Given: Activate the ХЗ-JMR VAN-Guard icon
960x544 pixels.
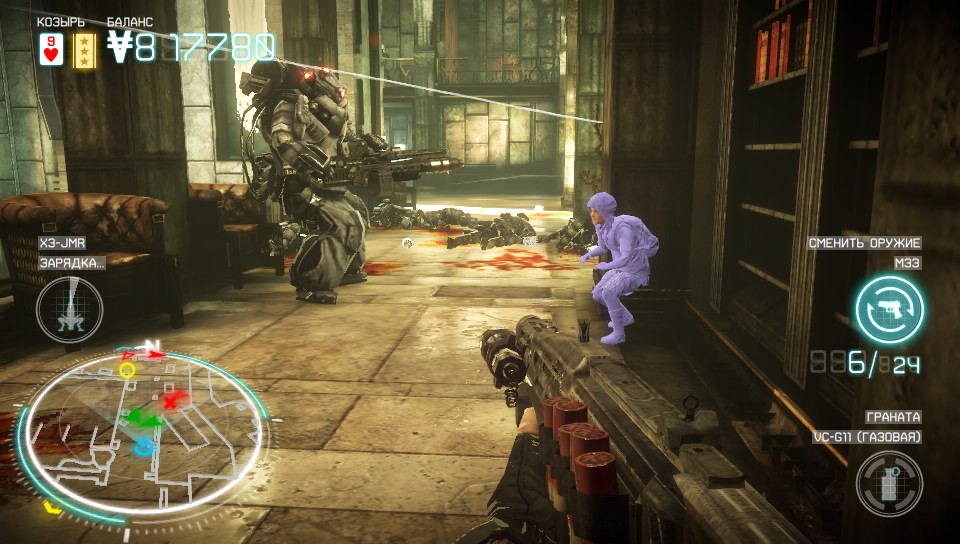Looking at the screenshot, I should (x=69, y=309).
